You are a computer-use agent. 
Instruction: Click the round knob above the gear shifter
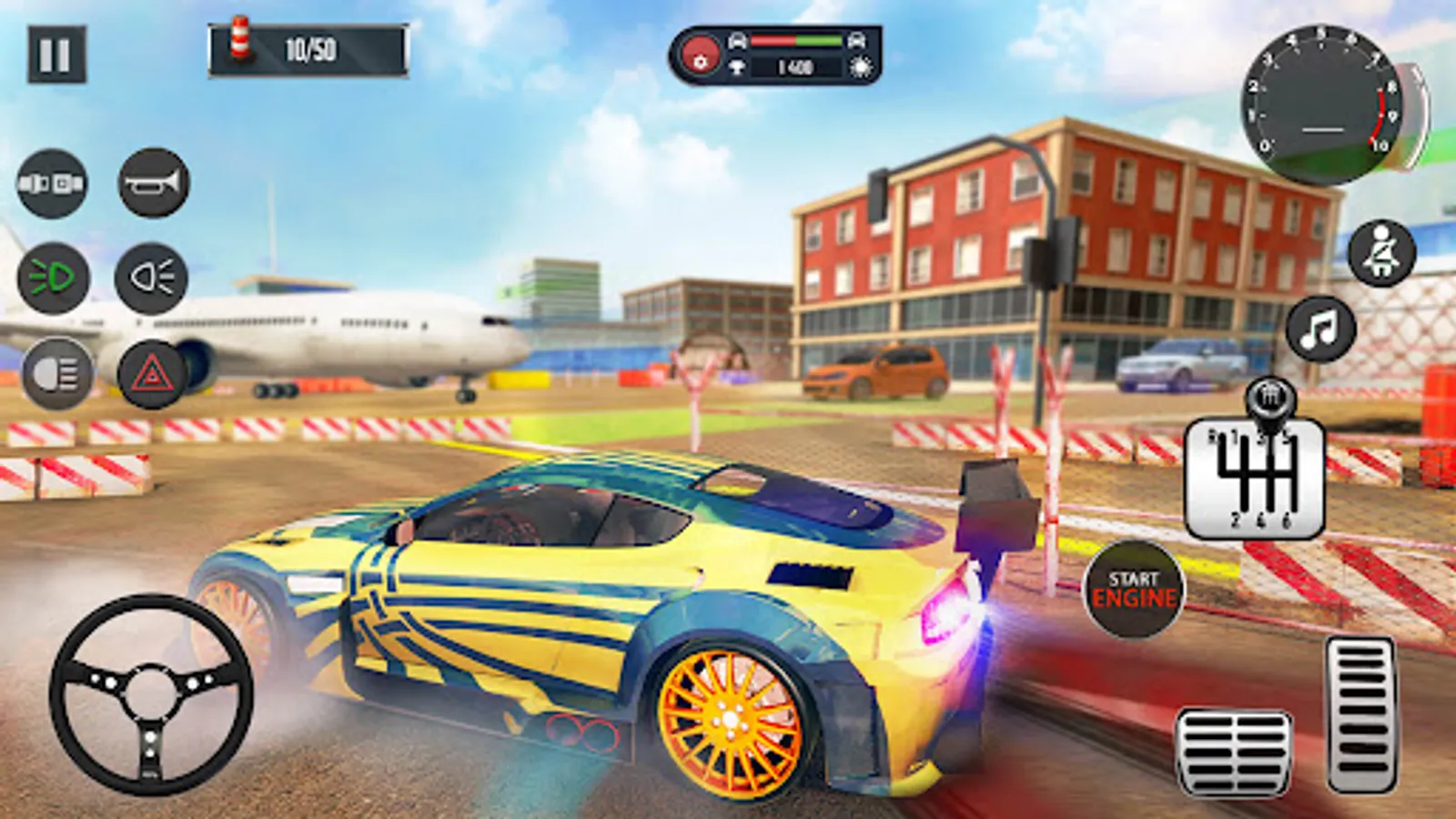pos(1270,397)
